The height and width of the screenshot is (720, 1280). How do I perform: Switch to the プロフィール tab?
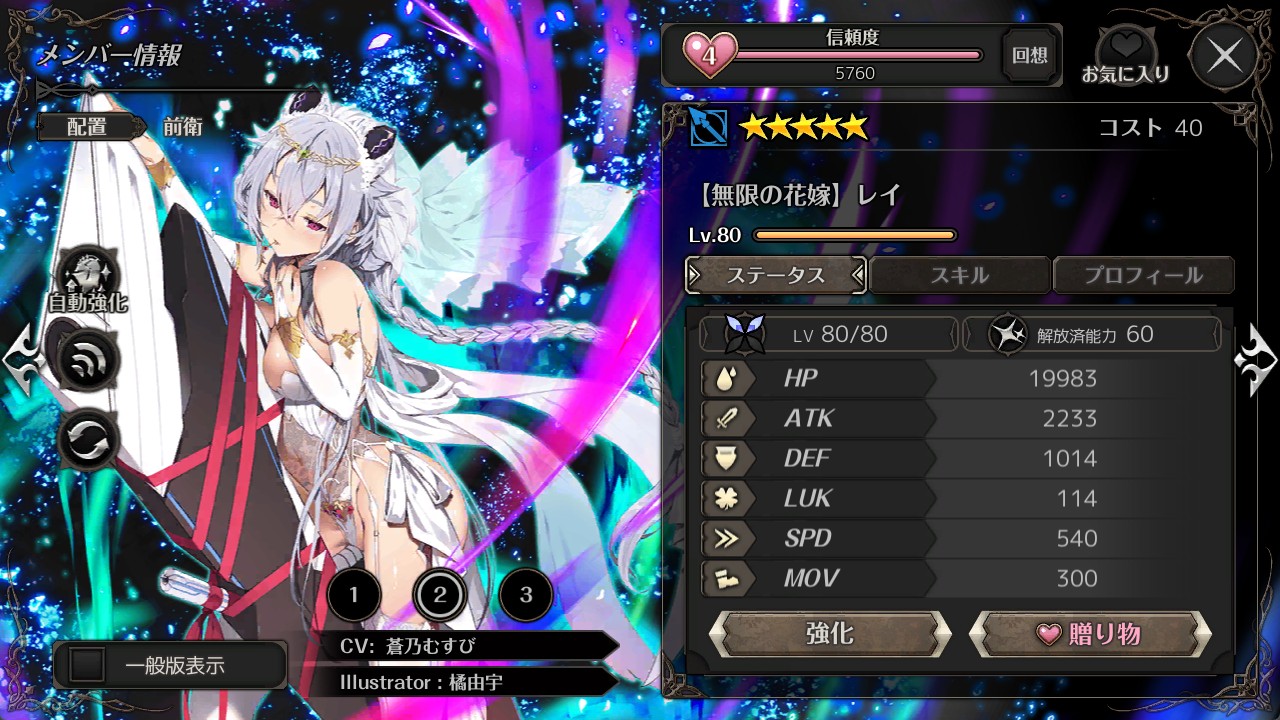[1143, 275]
